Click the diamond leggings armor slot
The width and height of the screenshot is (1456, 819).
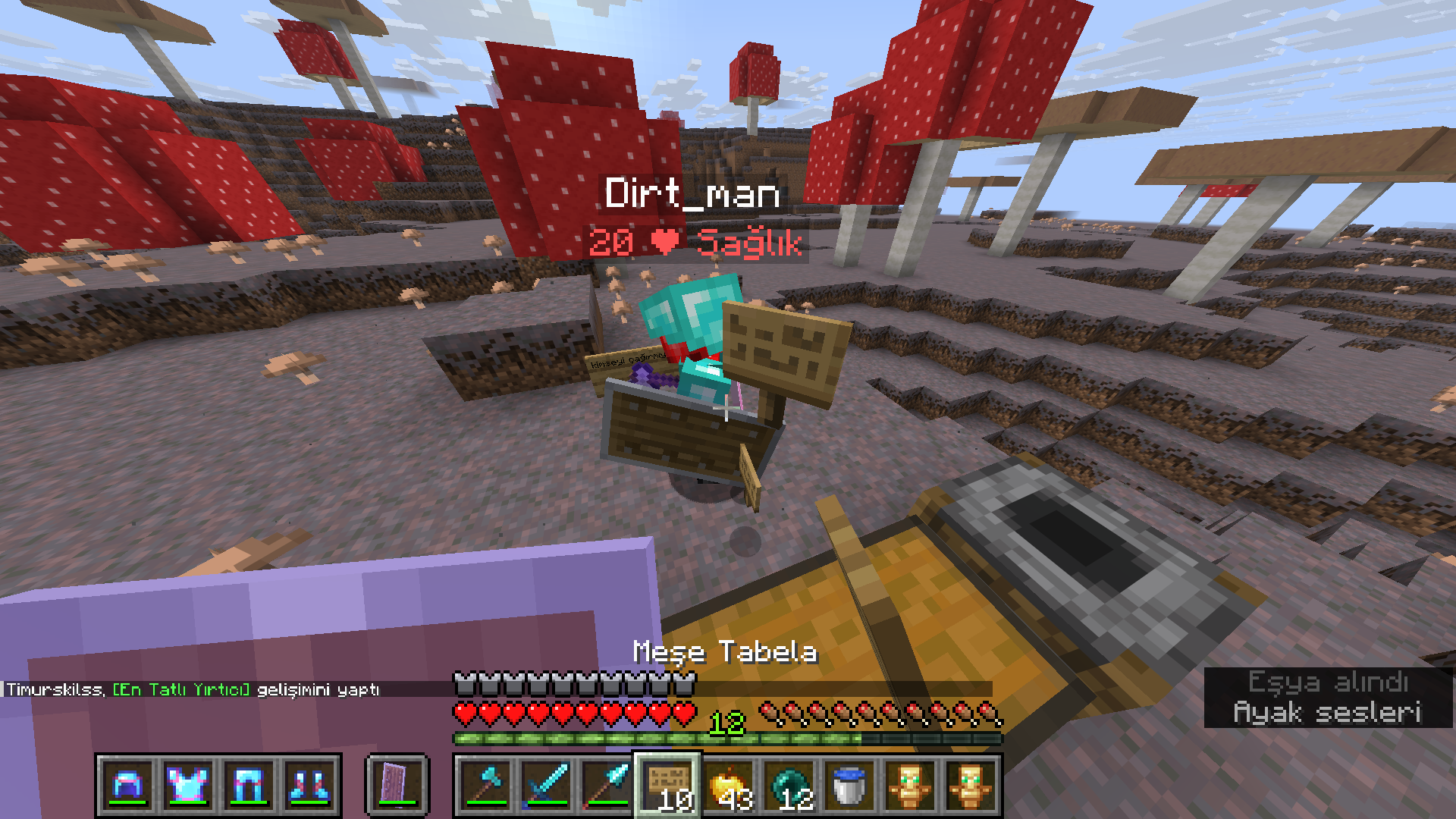coord(249,785)
